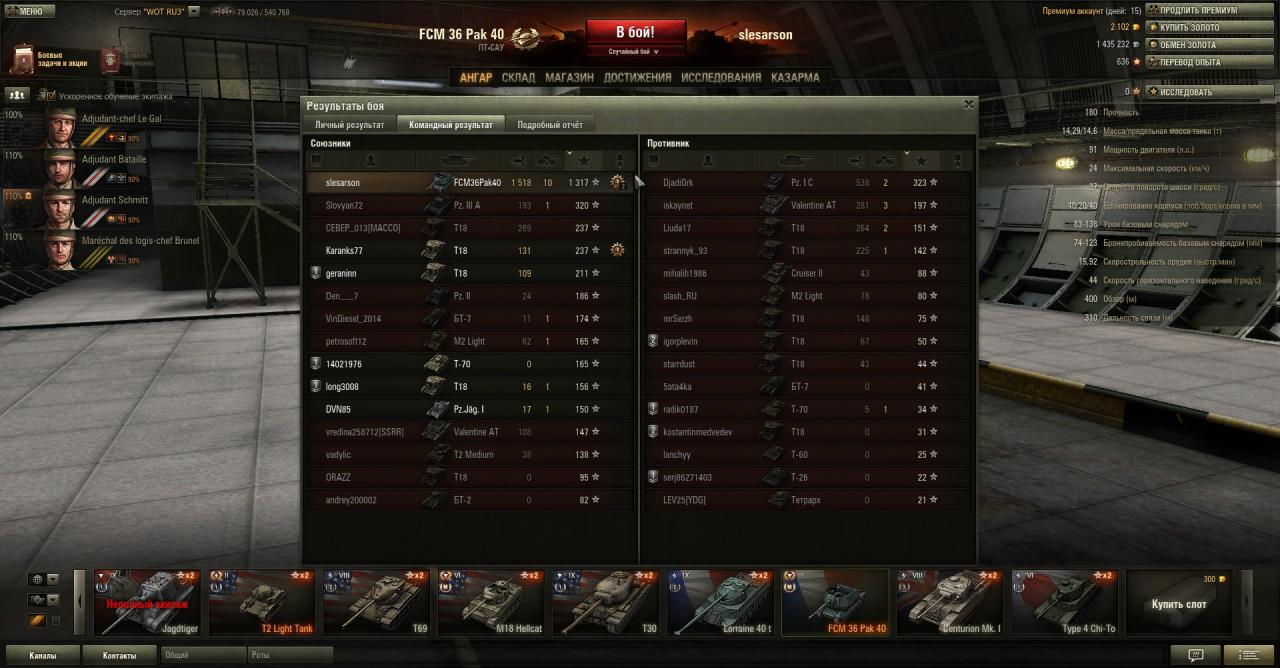1280x668 pixels.
Task: Open the Контакты list
Action: tap(119, 656)
